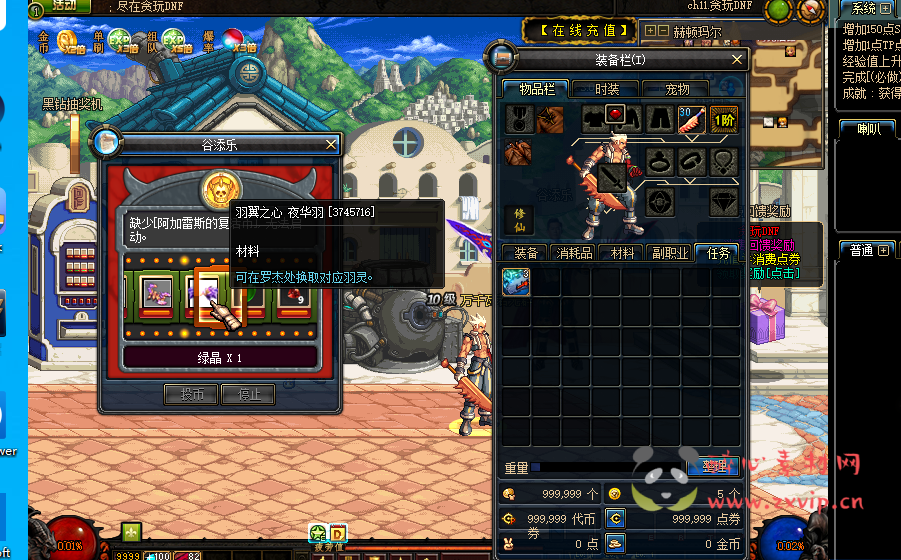Click the 1阶 title slot

pos(724,121)
